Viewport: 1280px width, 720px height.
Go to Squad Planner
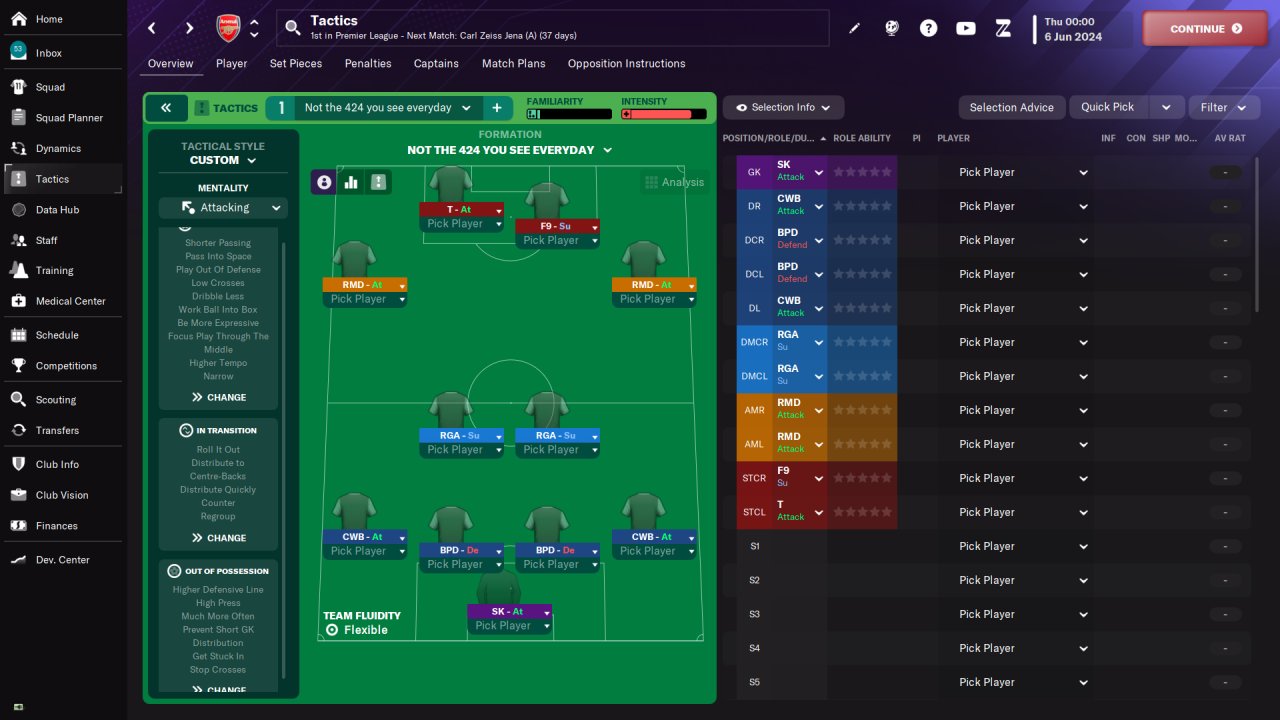point(69,118)
